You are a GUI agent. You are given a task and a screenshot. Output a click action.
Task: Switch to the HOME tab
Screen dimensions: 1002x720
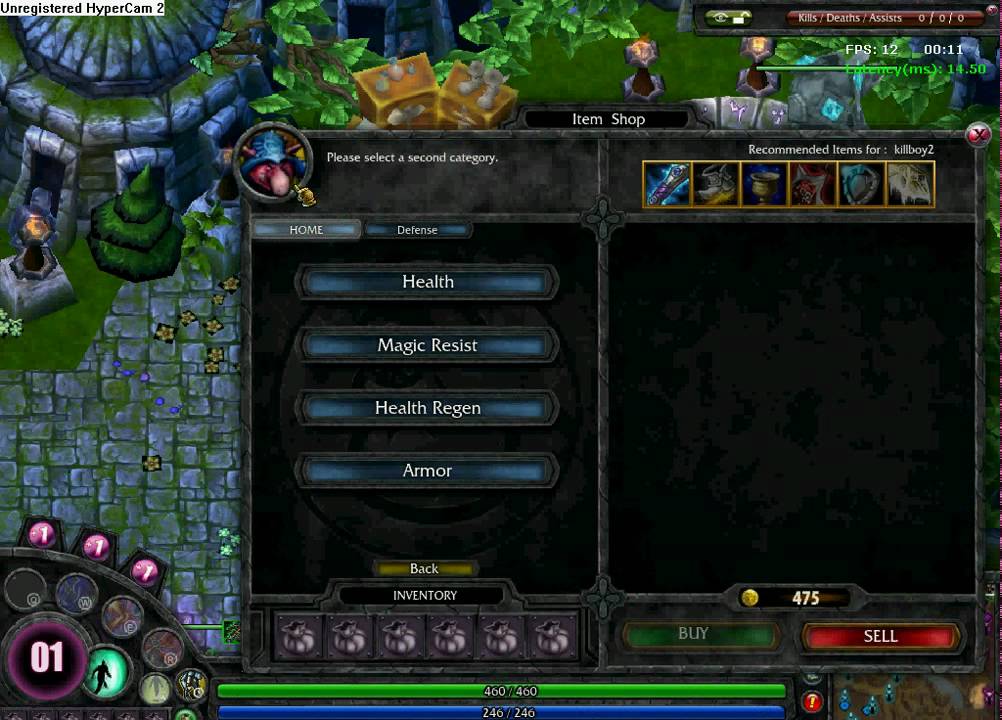pyautogui.click(x=306, y=230)
